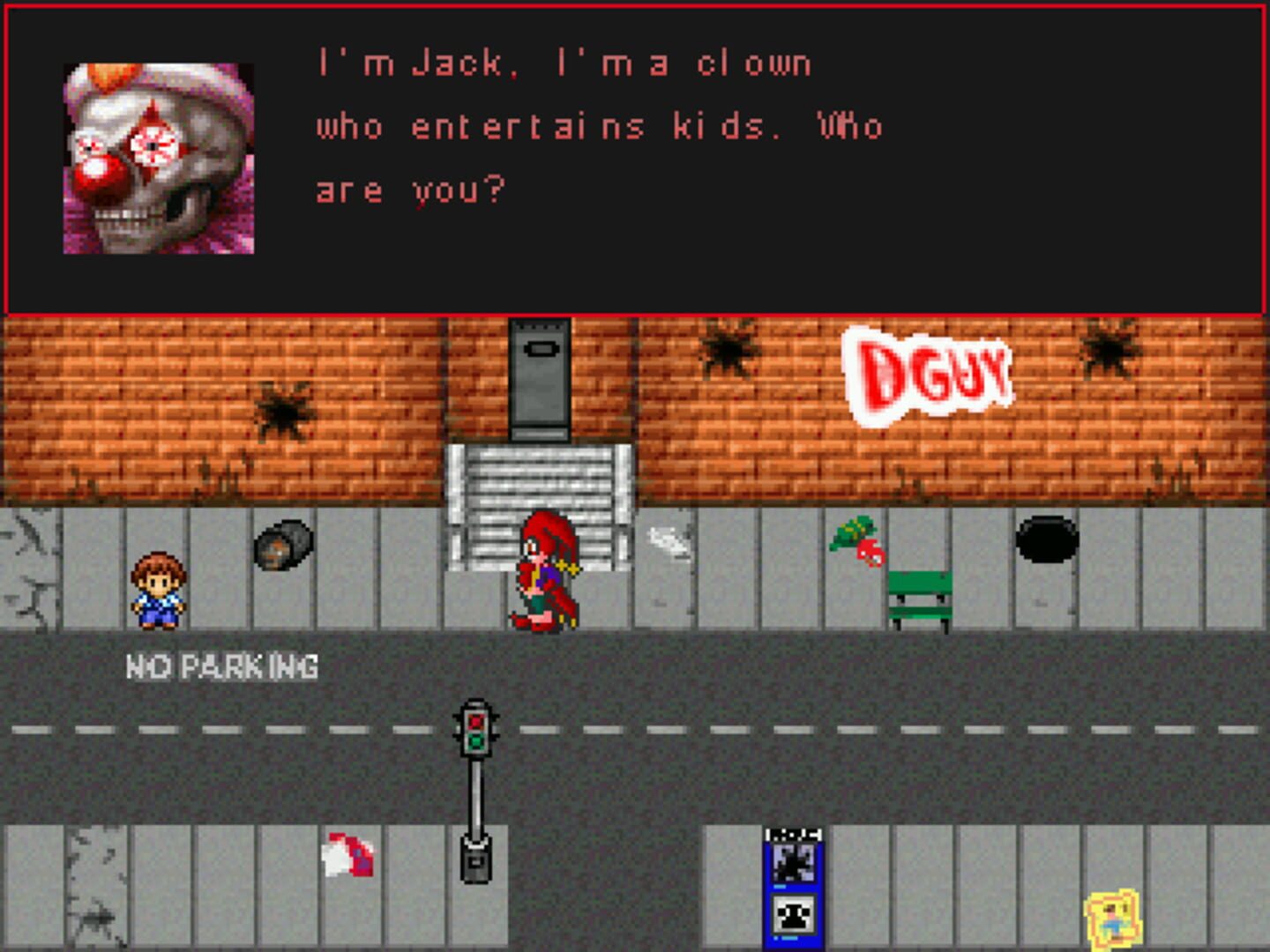Image resolution: width=1270 pixels, height=952 pixels.
Task: Select the NO PARKING road marking
Action: 223,665
